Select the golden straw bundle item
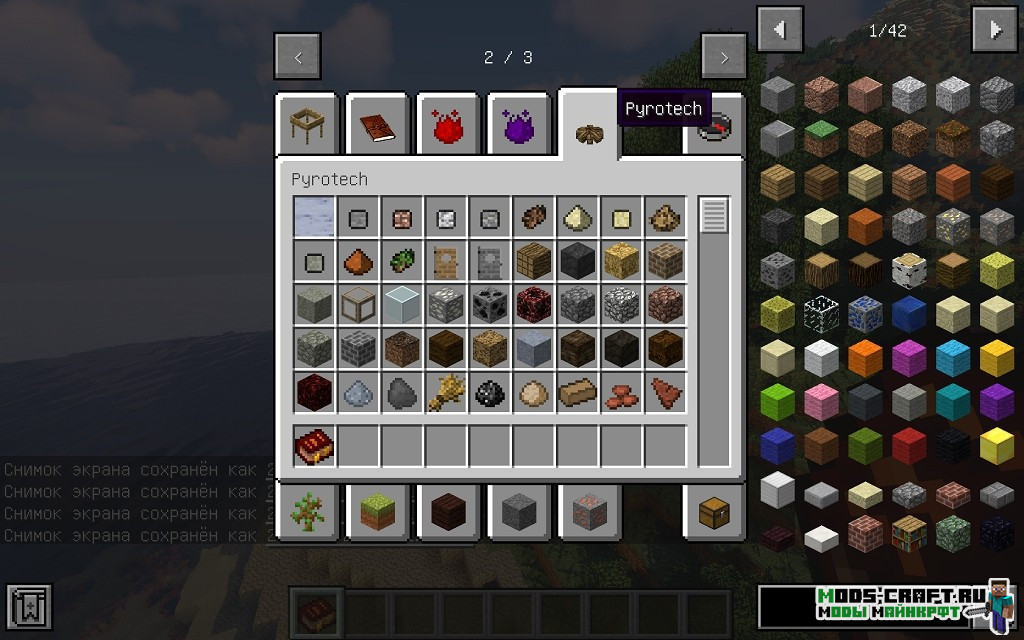This screenshot has width=1024, height=640. (445, 393)
